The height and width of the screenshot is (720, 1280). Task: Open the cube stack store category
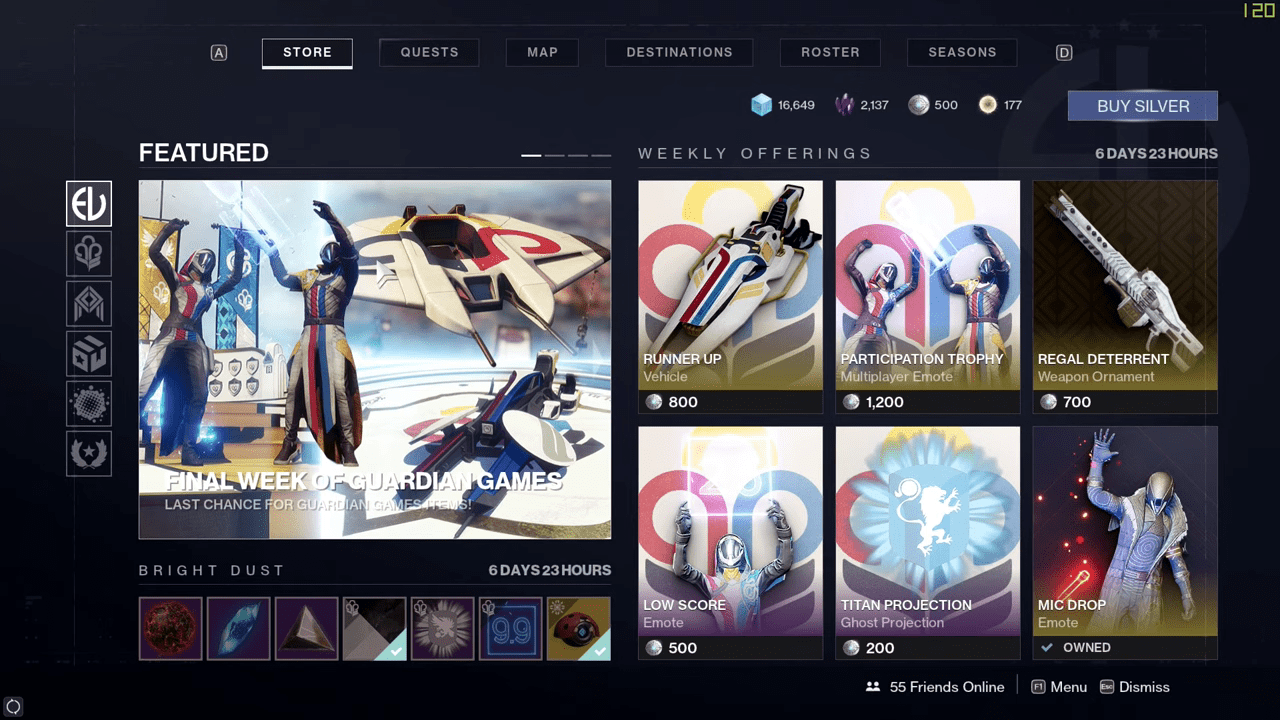(89, 353)
